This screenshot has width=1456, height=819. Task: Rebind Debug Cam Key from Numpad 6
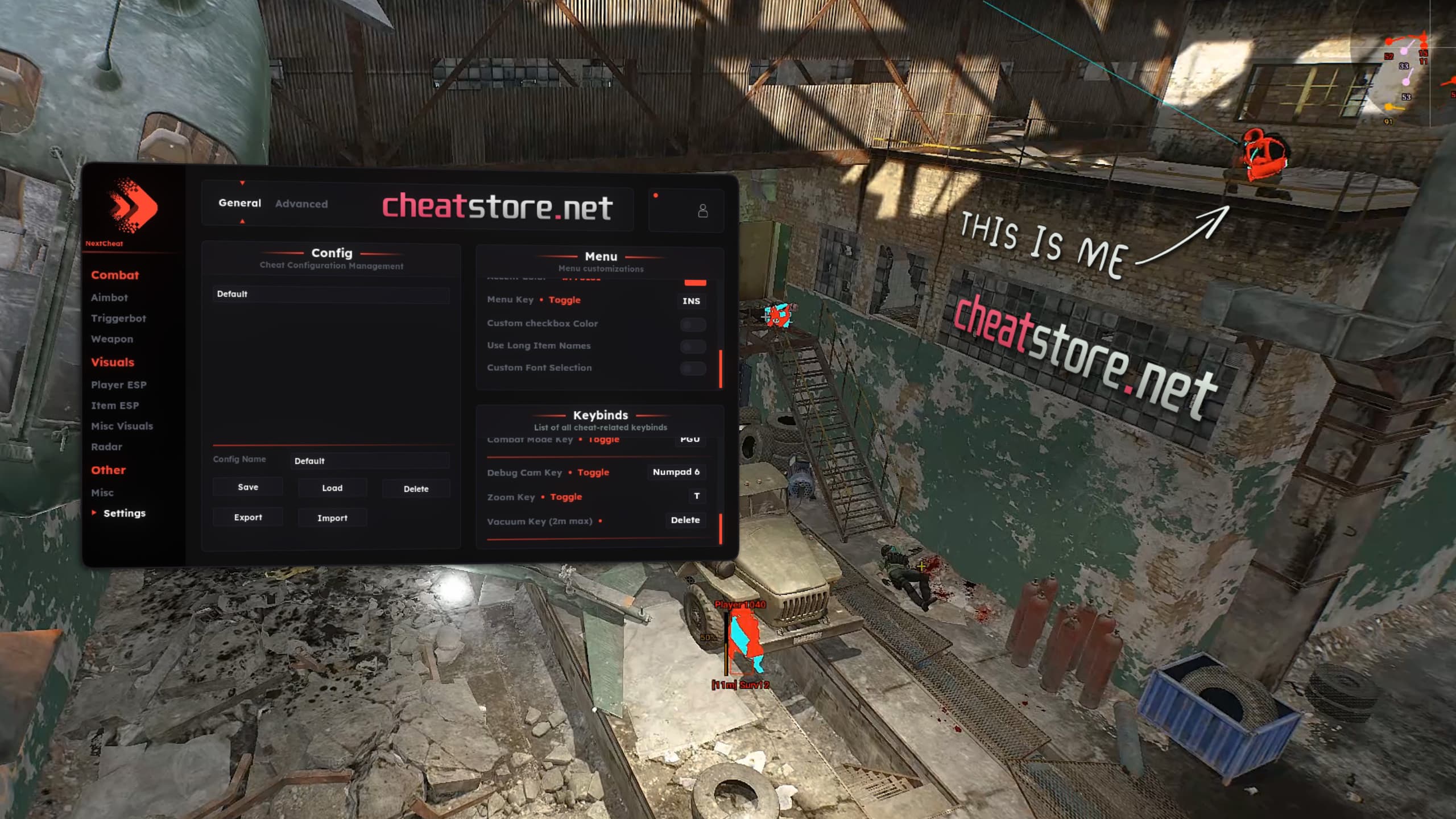pos(676,472)
